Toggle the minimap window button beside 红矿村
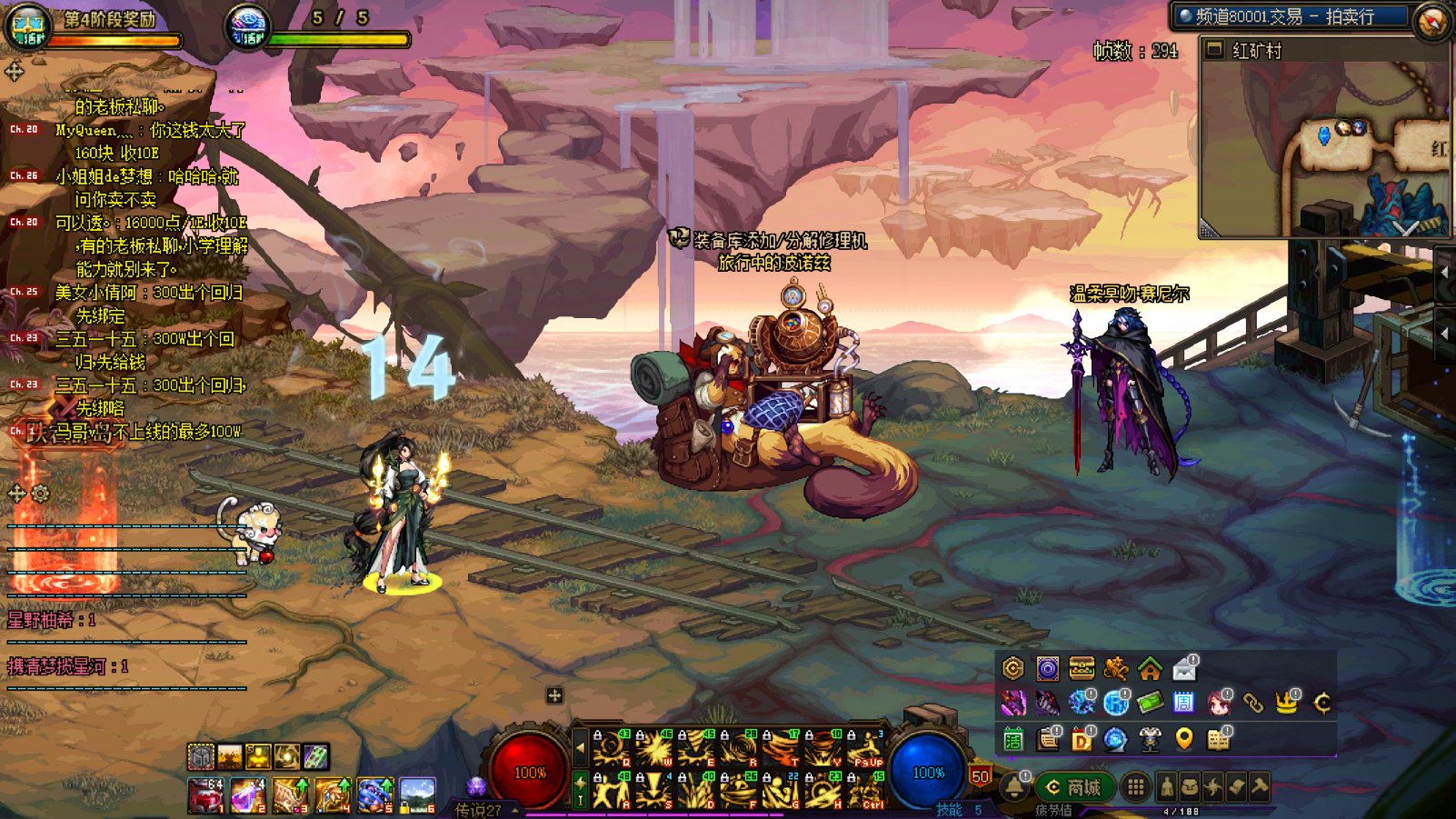The height and width of the screenshot is (819, 1456). coord(1214,50)
